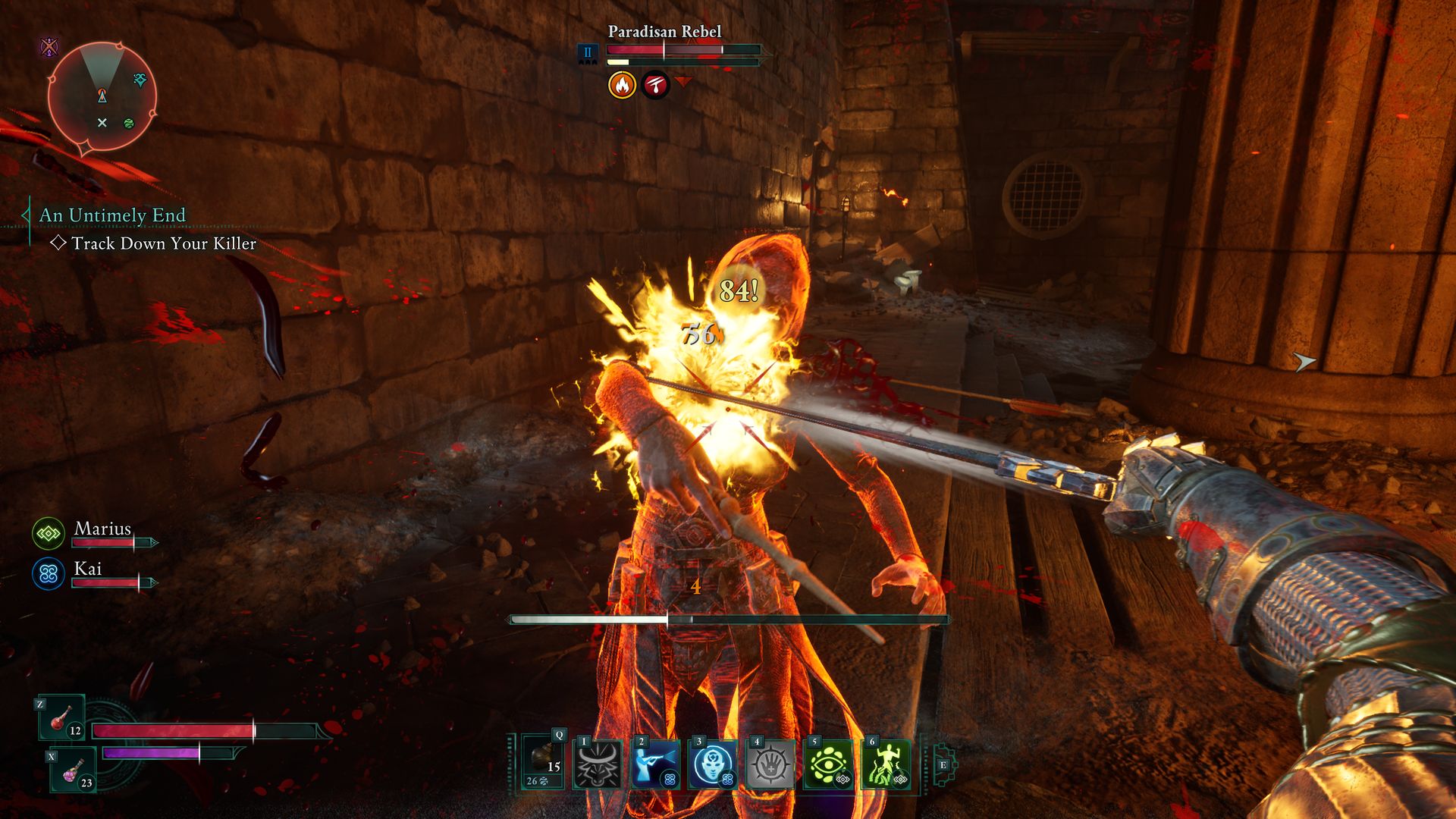The width and height of the screenshot is (1456, 819).
Task: Click the crossed purple icon above minimap
Action: (x=49, y=47)
